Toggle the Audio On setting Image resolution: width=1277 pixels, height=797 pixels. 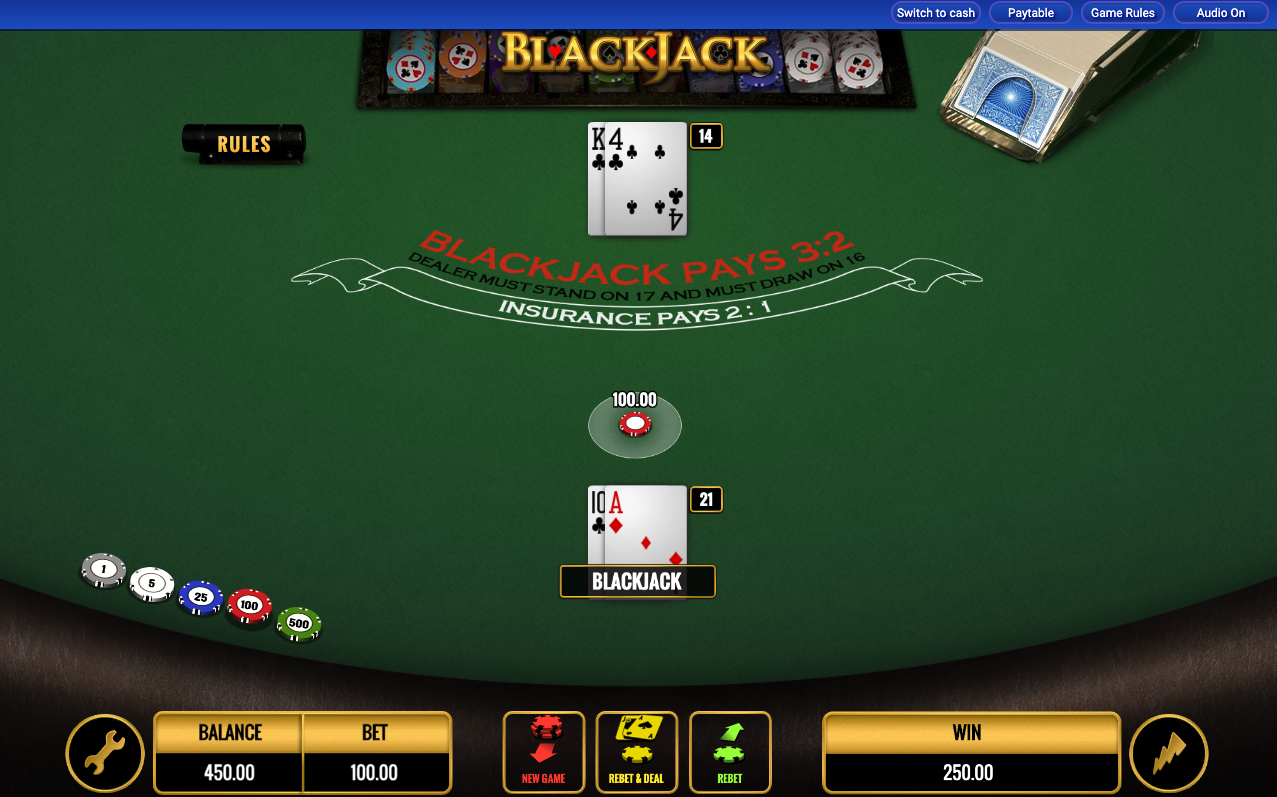[x=1220, y=13]
